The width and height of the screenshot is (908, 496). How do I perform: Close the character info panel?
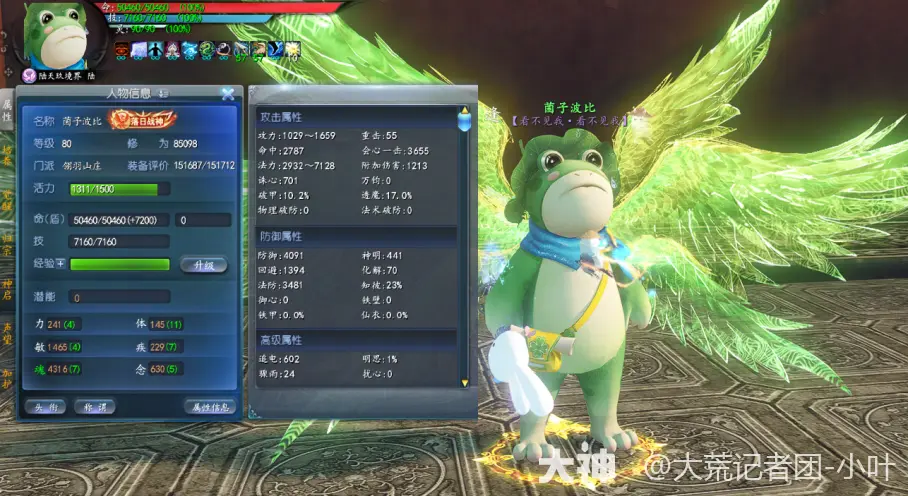[x=228, y=94]
